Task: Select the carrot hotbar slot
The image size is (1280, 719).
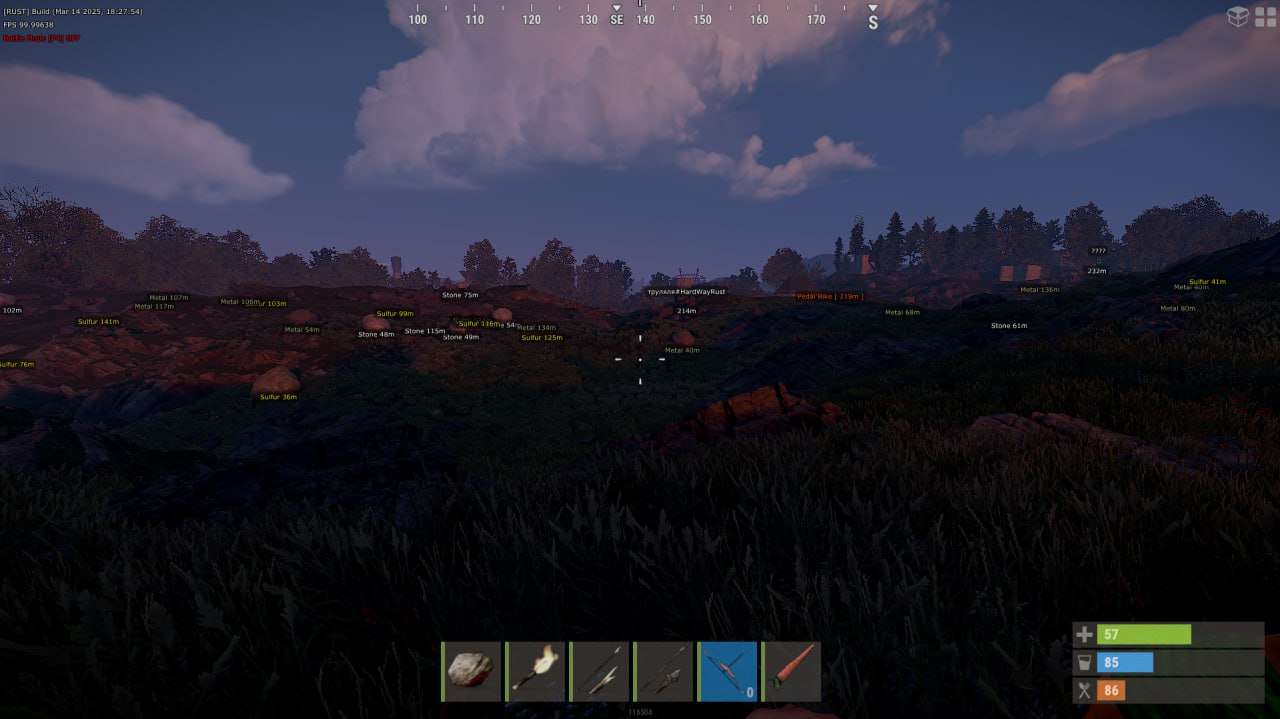Action: [x=791, y=671]
